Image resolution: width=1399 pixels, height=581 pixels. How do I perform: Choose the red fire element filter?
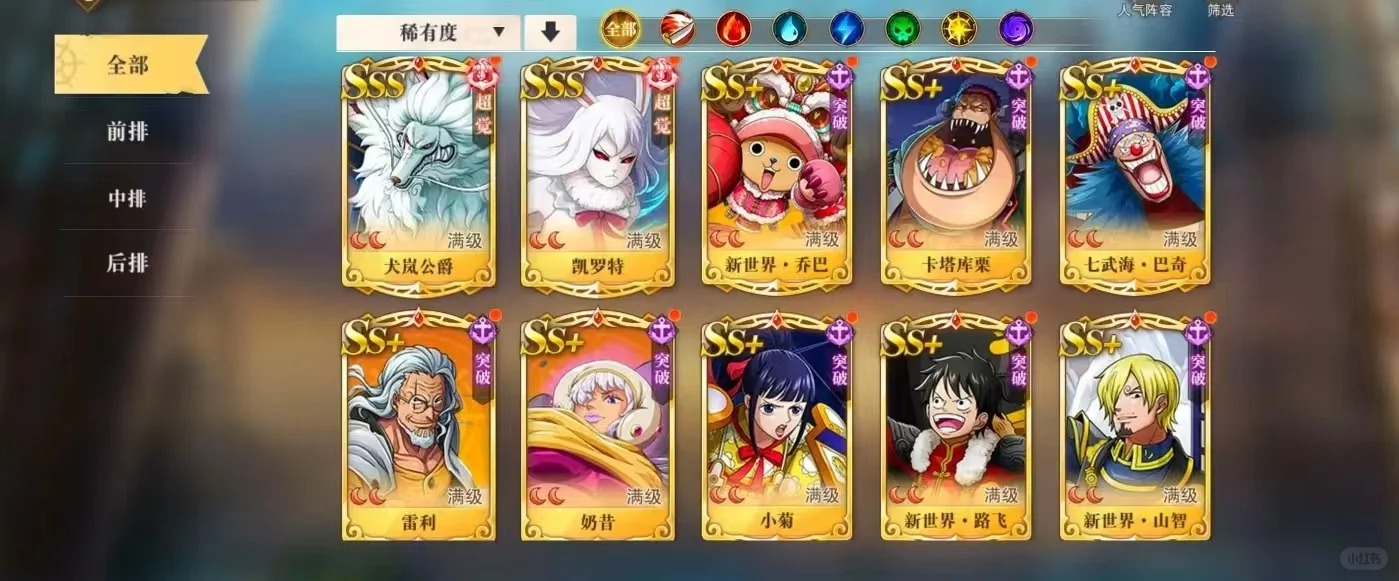click(733, 30)
